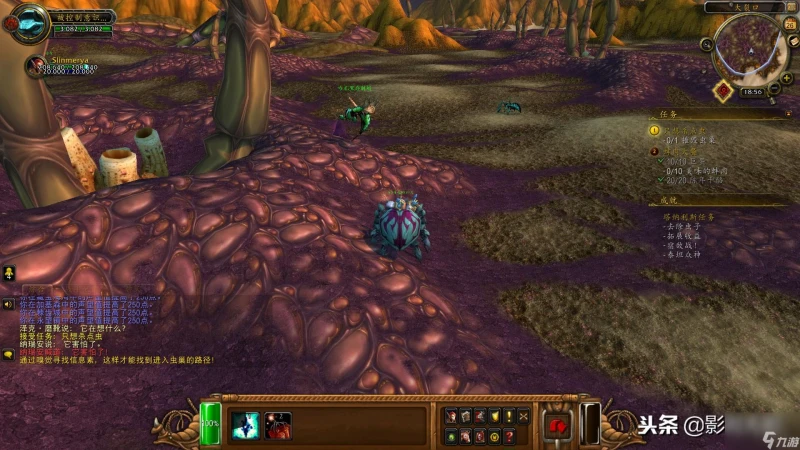Open the yellow exclamation quest log micro button
The width and height of the screenshot is (800, 450).
tap(509, 416)
